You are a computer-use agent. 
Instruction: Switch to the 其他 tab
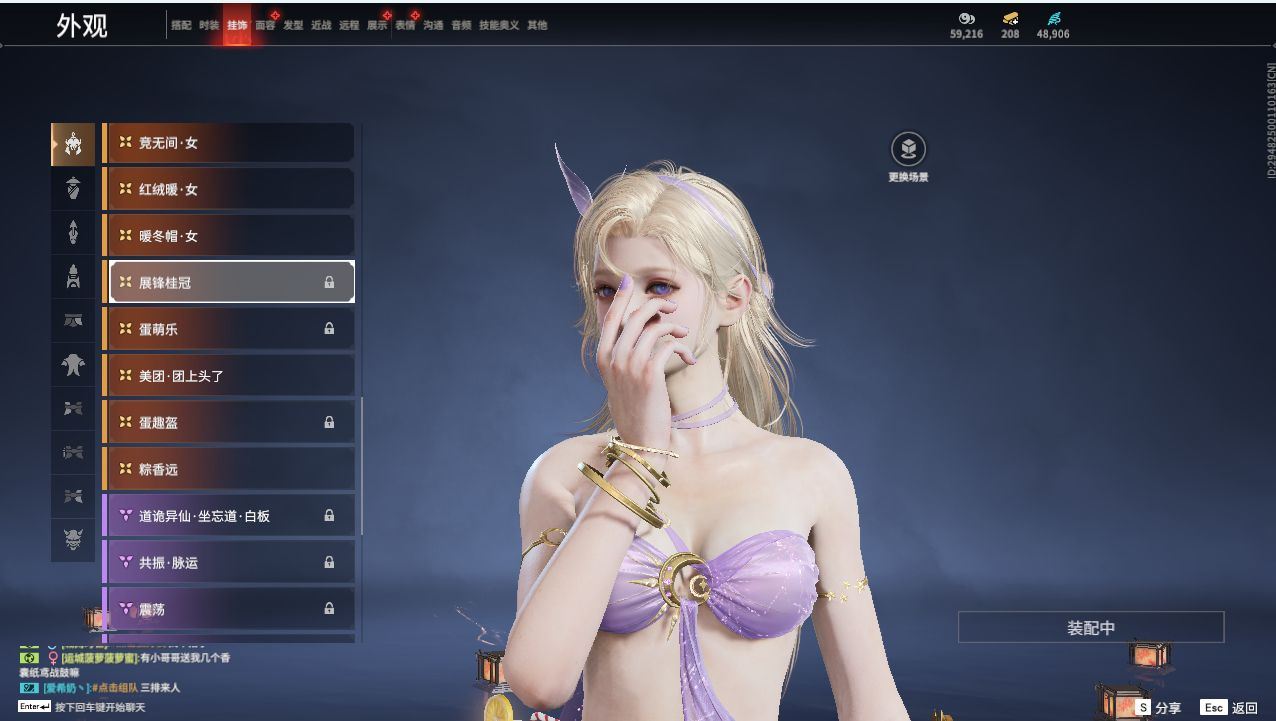point(537,25)
